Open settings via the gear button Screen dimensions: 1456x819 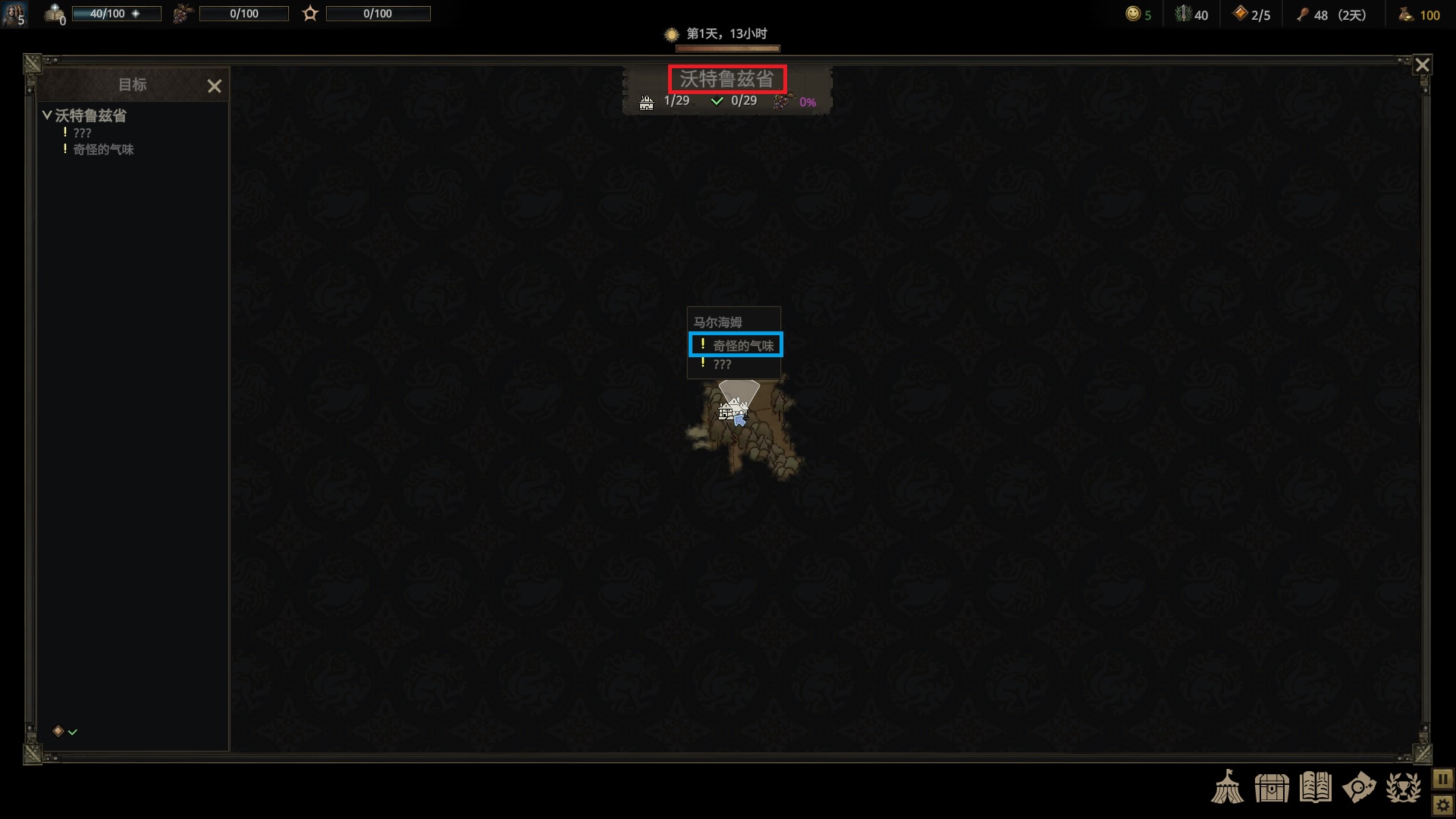[1442, 805]
